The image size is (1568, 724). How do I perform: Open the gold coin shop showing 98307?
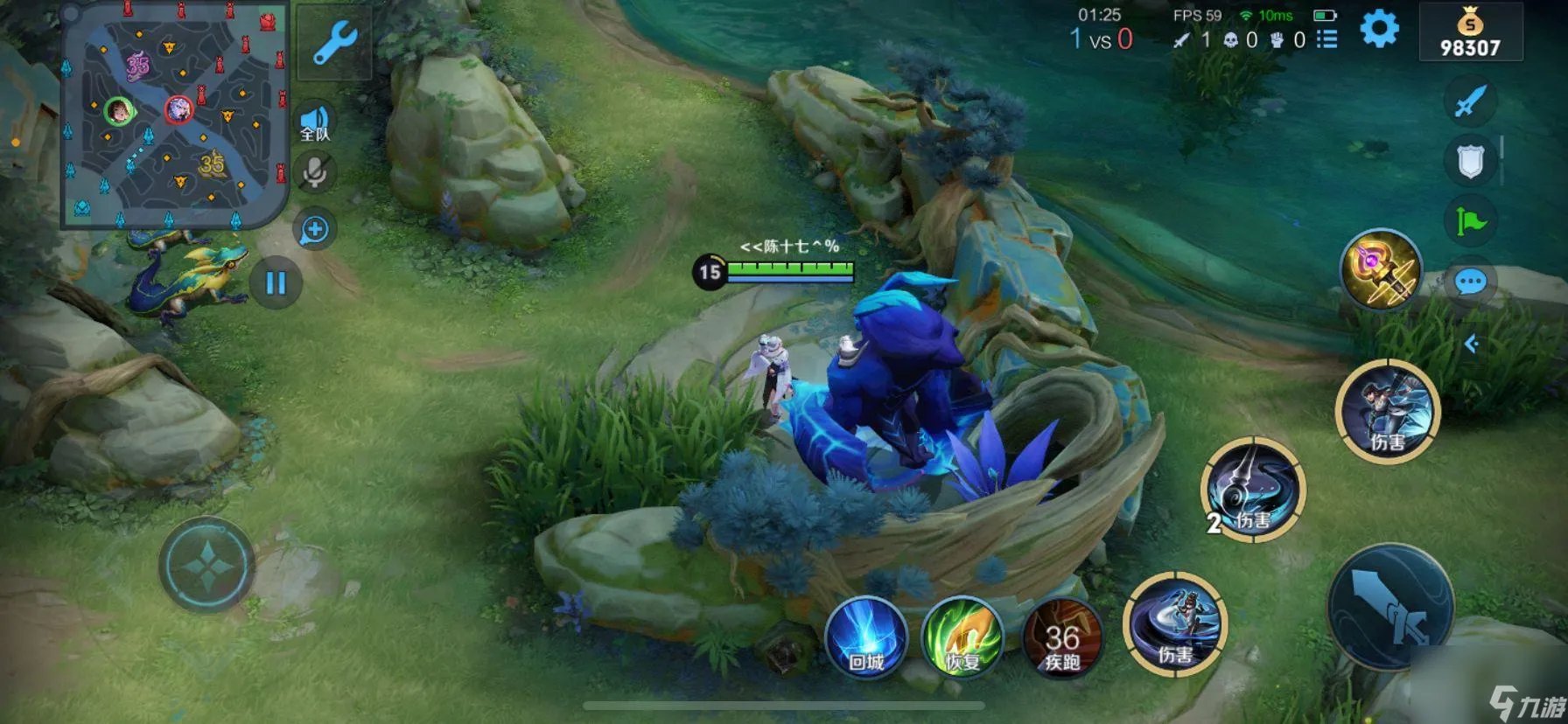[1470, 33]
